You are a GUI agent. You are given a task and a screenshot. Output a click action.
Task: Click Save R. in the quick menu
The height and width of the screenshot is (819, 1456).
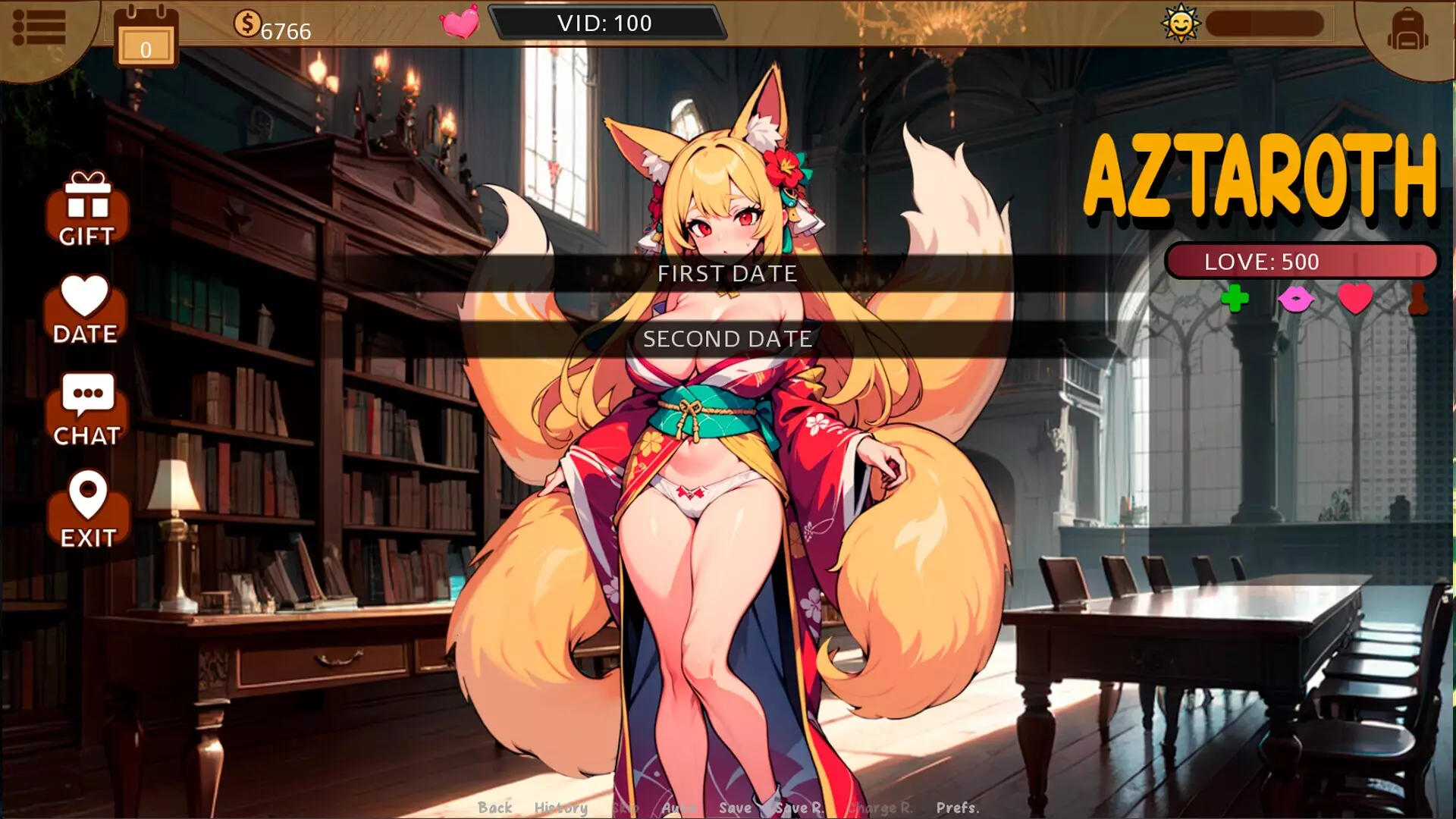coord(800,808)
